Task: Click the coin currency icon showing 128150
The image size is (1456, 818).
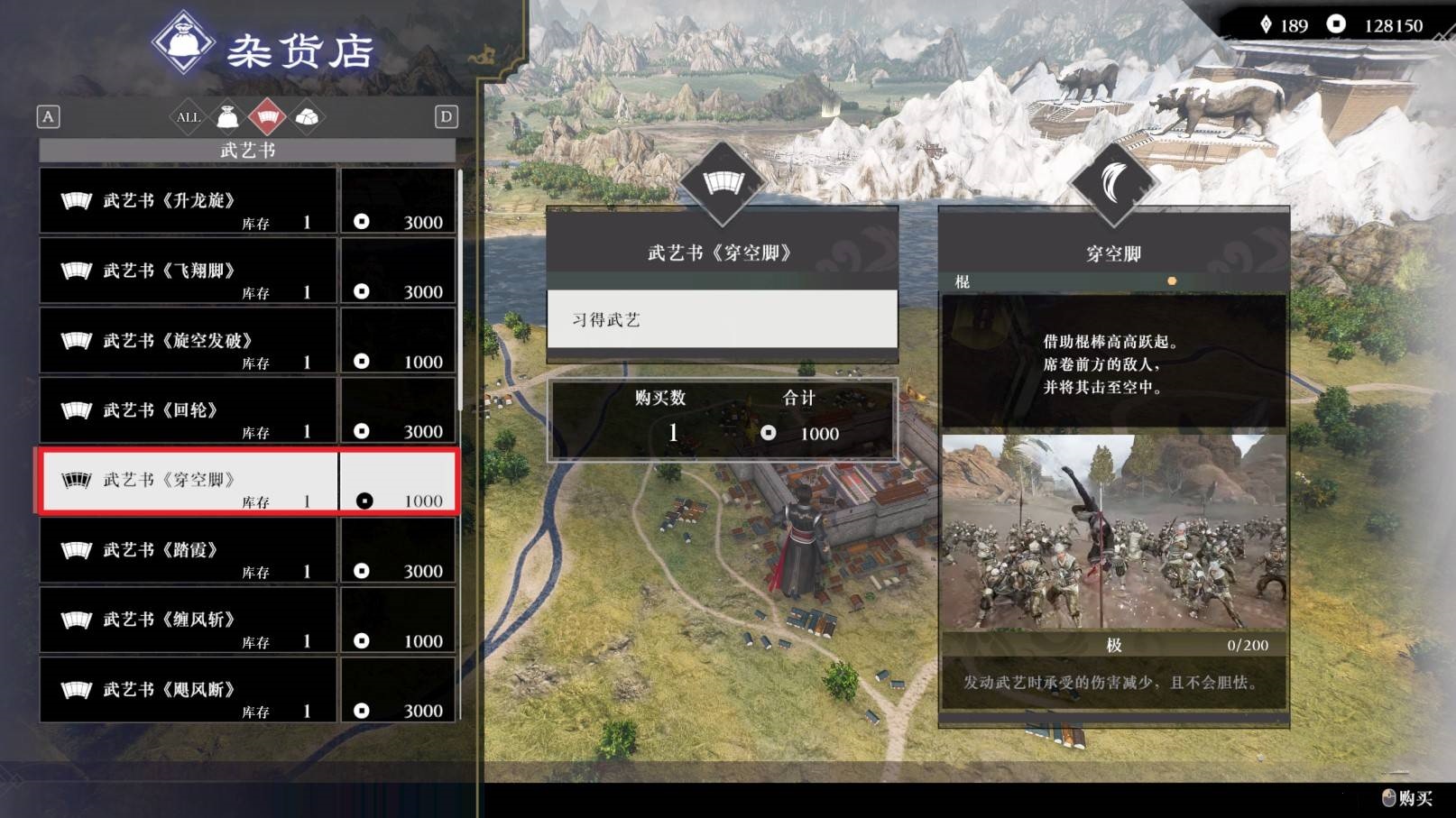Action: (x=1337, y=26)
